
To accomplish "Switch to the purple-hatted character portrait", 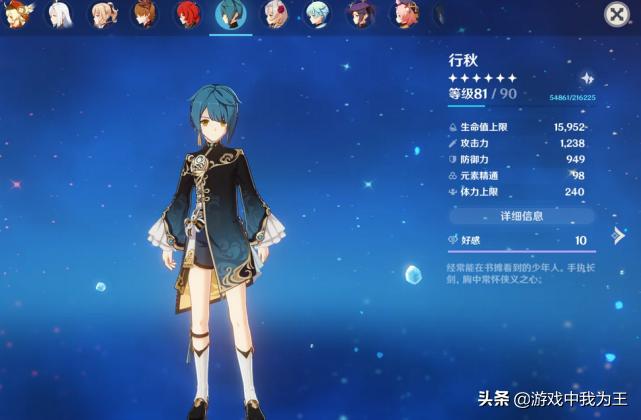I will 361,14.
